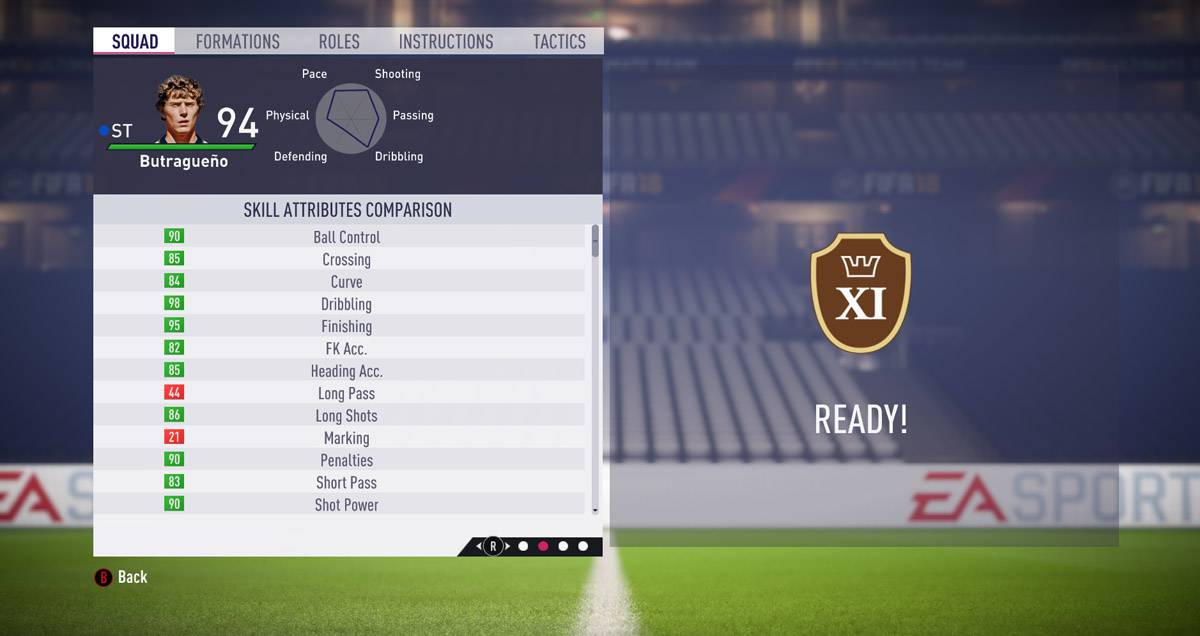Screen dimensions: 1200x636
Task: Click the Penalties attribute row
Action: 346,460
